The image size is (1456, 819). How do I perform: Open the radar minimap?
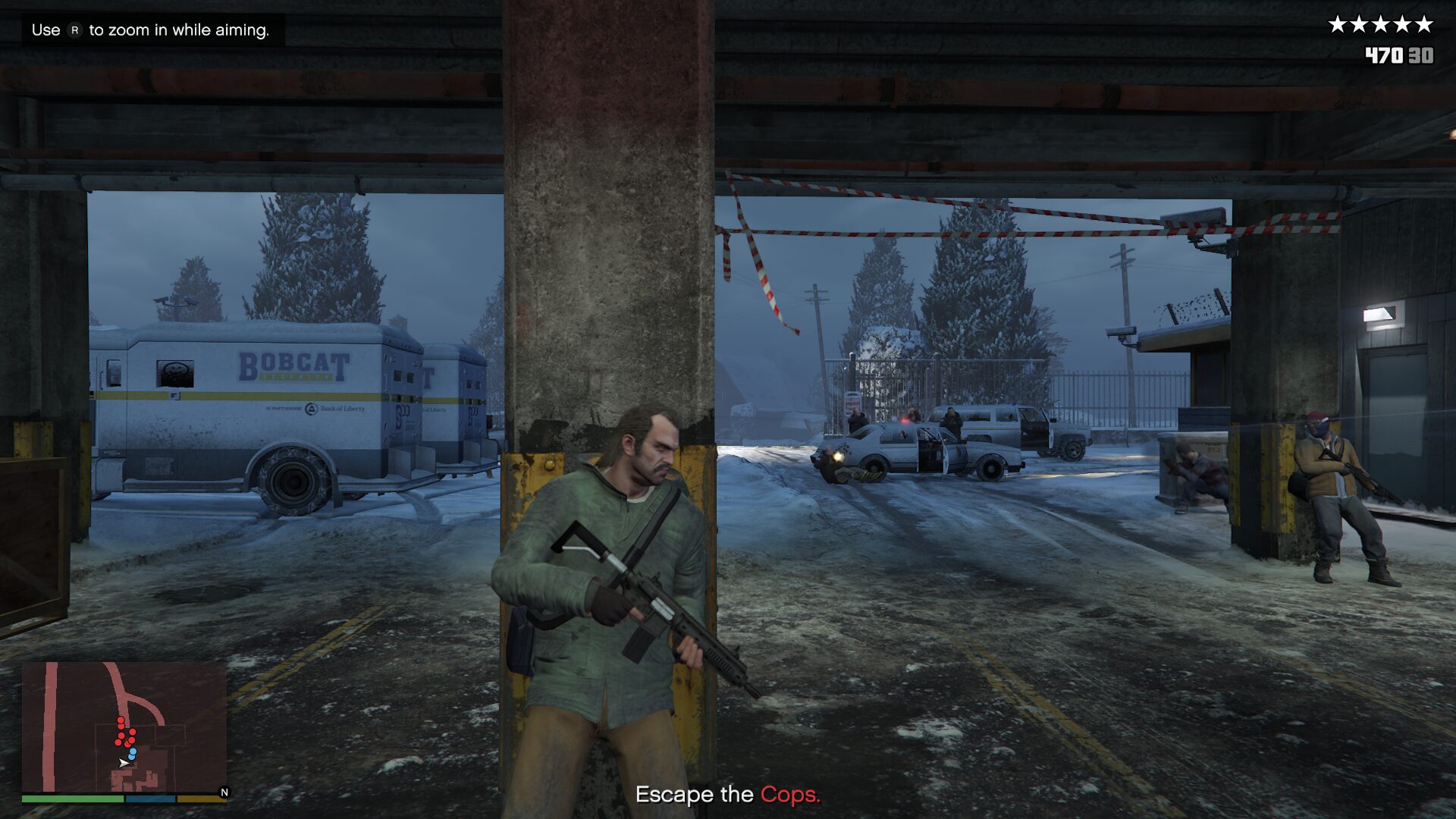[x=124, y=726]
